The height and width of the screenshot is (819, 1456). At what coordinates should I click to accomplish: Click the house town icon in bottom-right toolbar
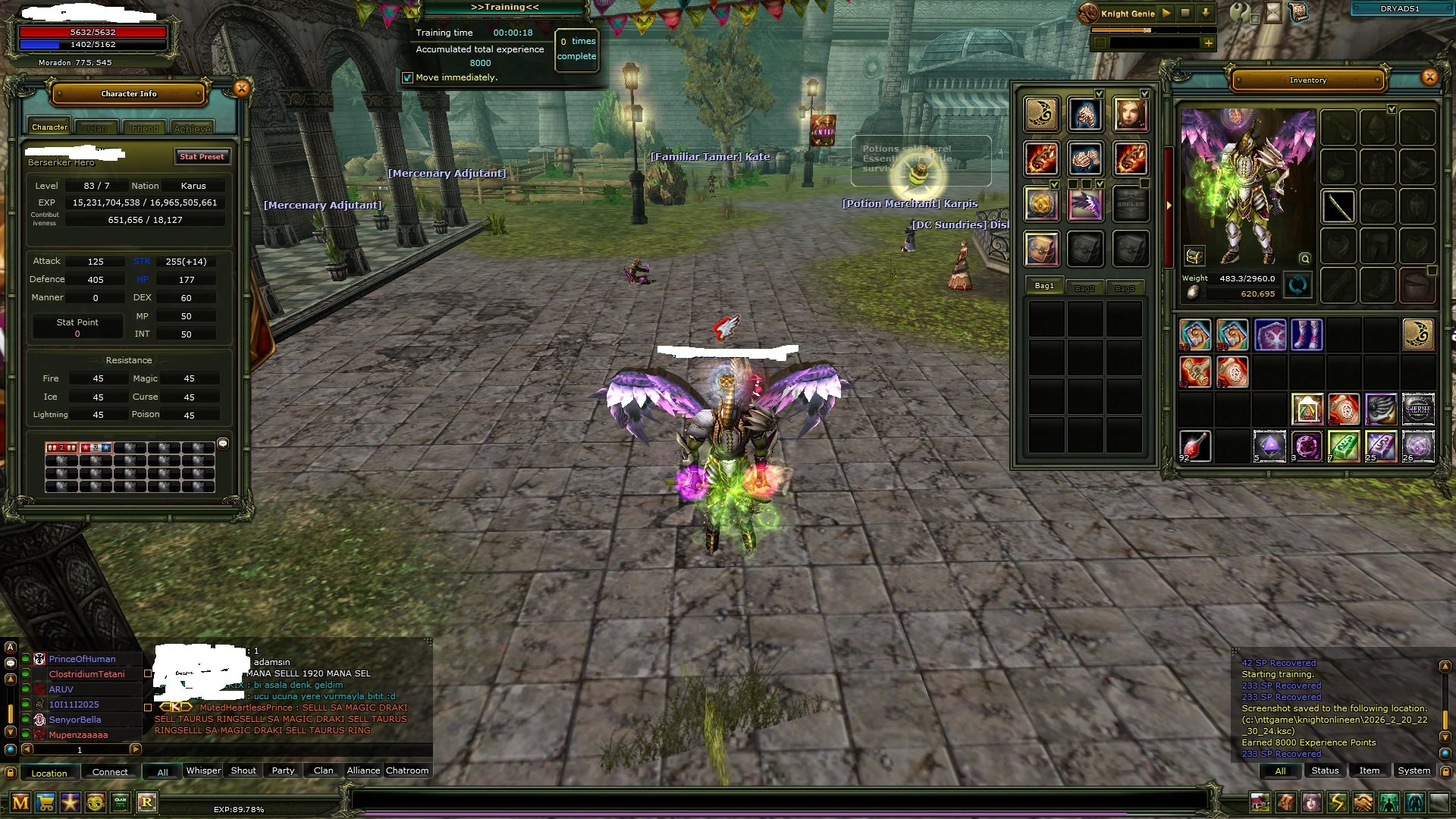coord(1260,802)
